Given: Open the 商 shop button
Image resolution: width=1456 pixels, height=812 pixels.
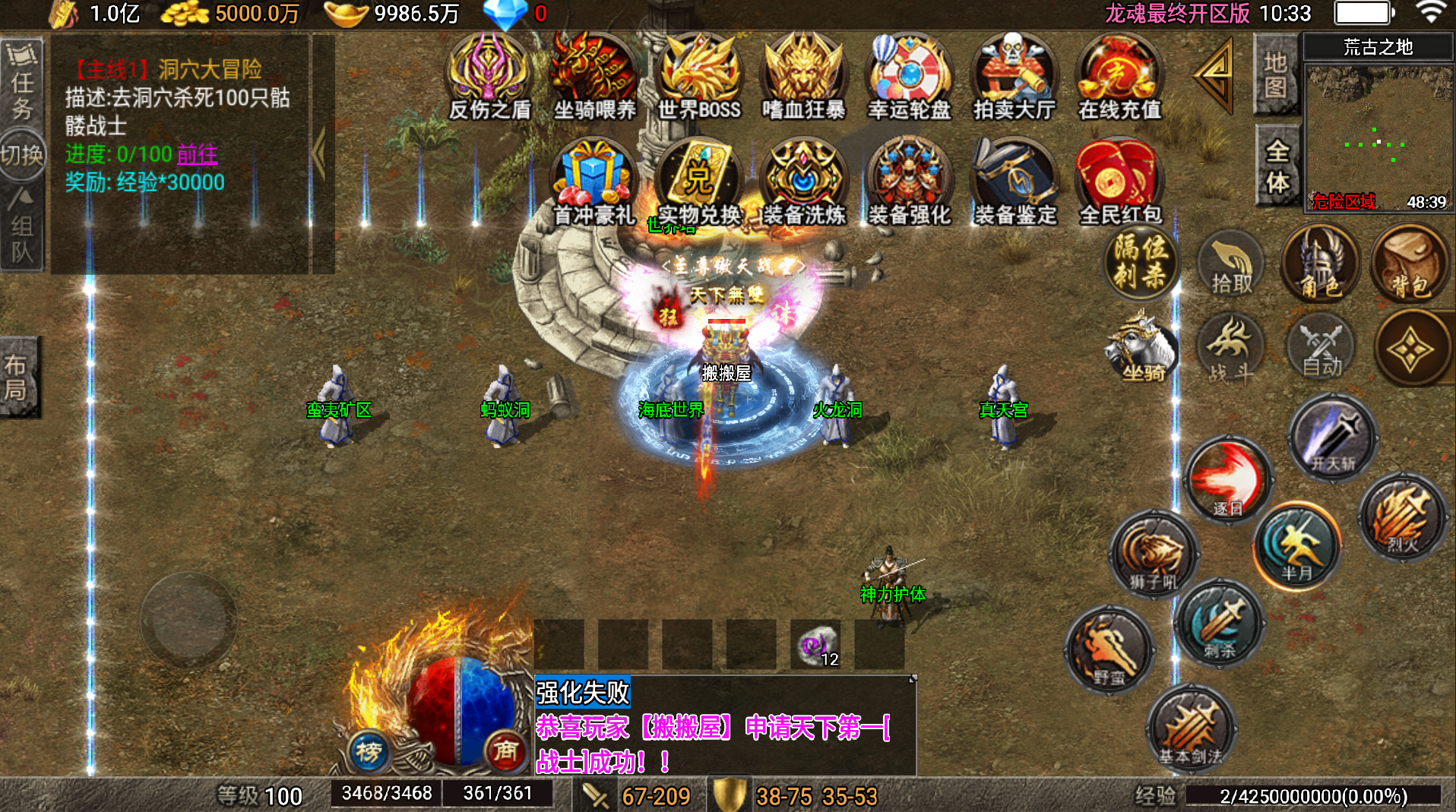Looking at the screenshot, I should coord(505,751).
